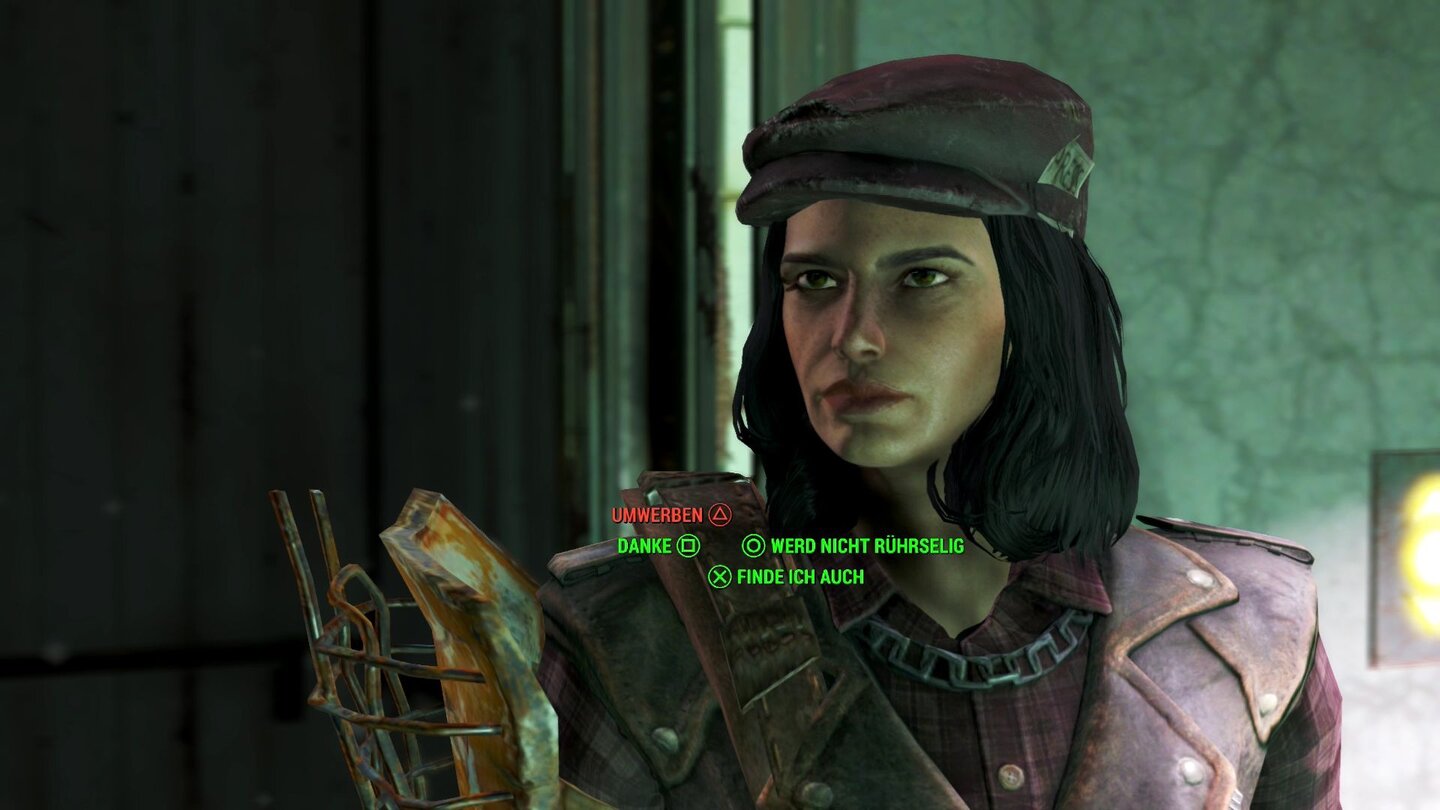Select the DANKE dialogue response
This screenshot has height=810, width=1440.
point(645,547)
